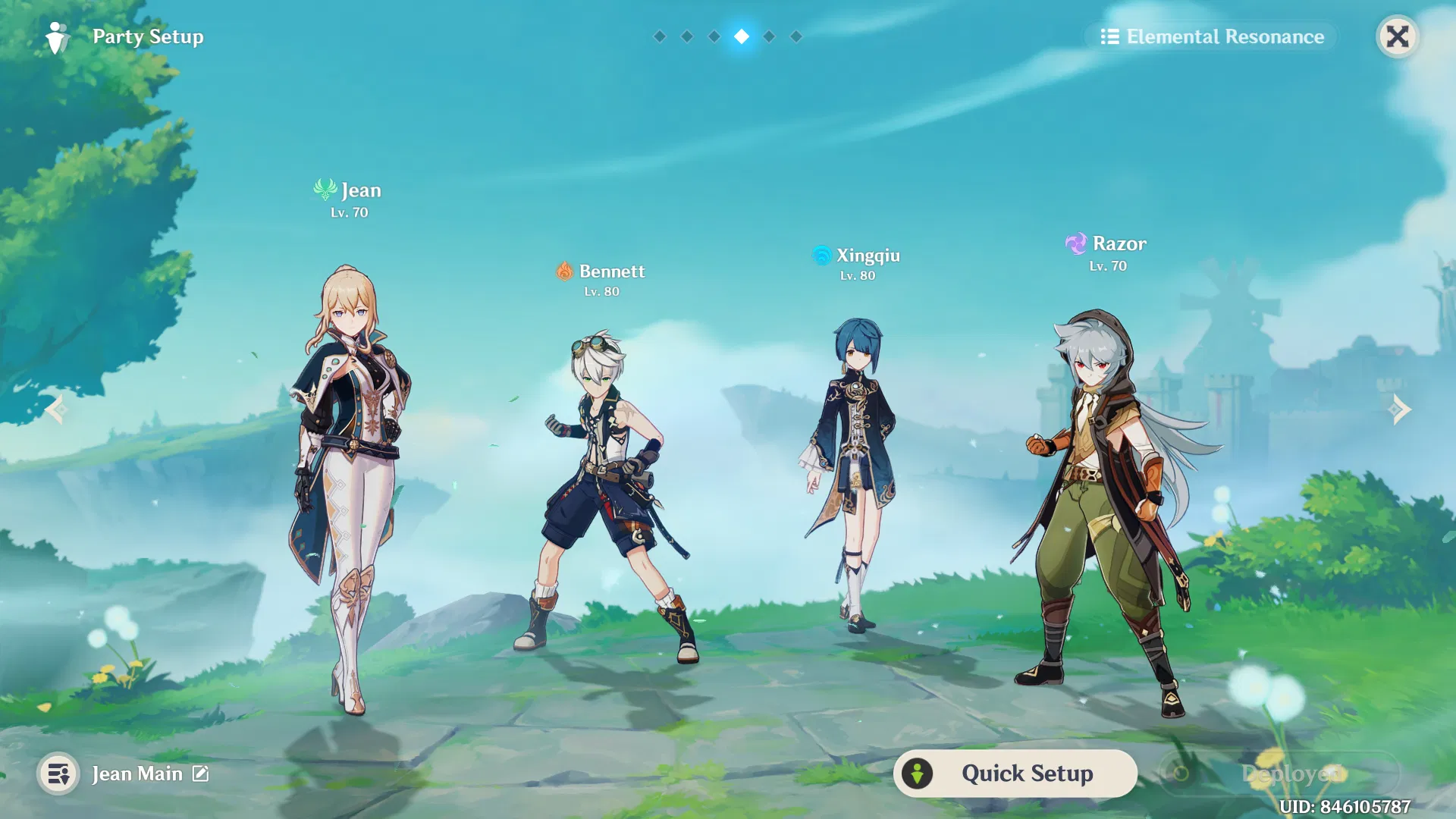Jump to the first party page dot
Image resolution: width=1456 pixels, height=819 pixels.
point(660,36)
